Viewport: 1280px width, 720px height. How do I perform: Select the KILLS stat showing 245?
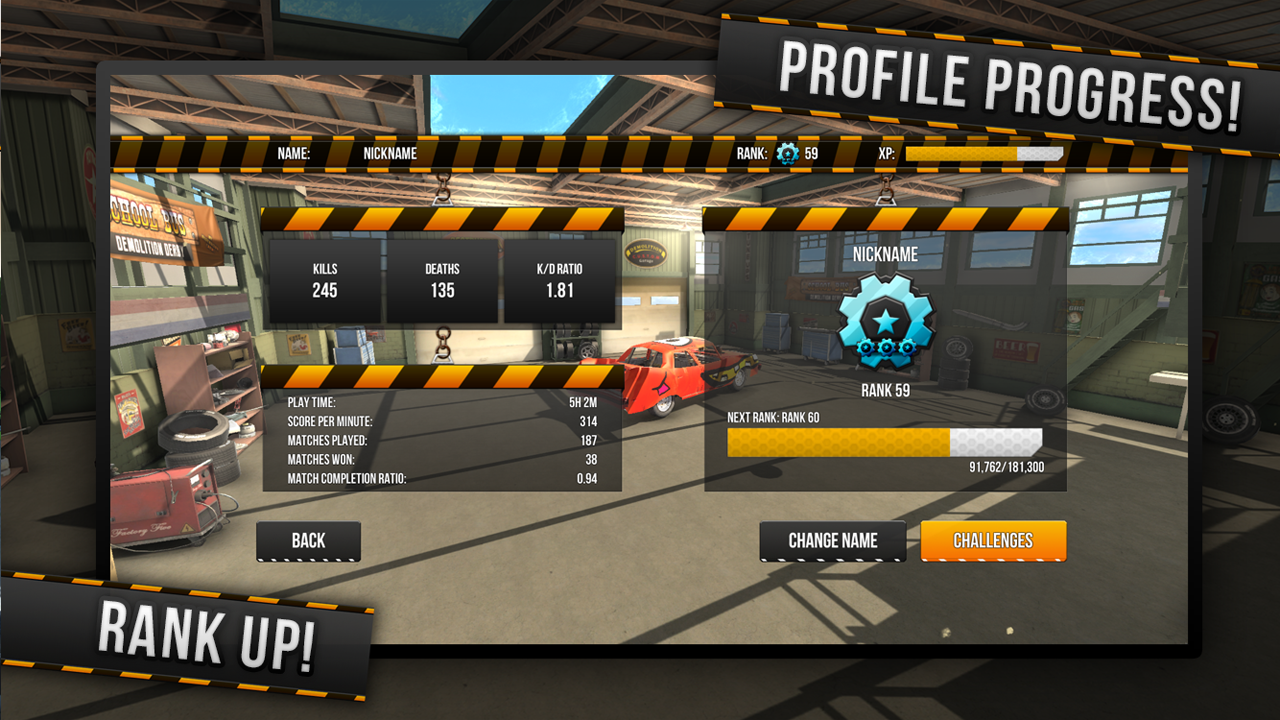(323, 280)
